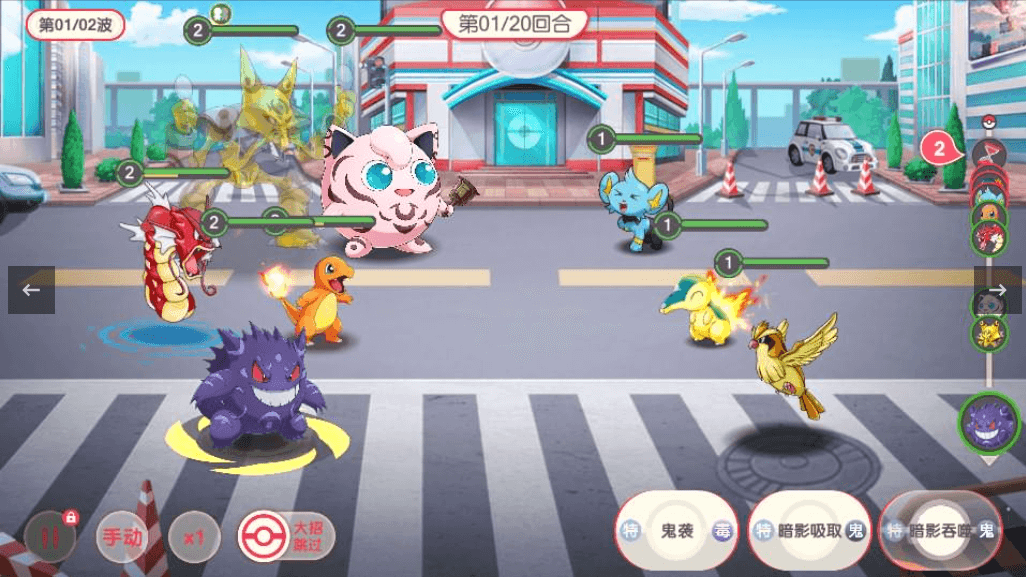Image resolution: width=1026 pixels, height=577 pixels.
Task: Toggle the 手动 manual battle mode
Action: coord(122,537)
